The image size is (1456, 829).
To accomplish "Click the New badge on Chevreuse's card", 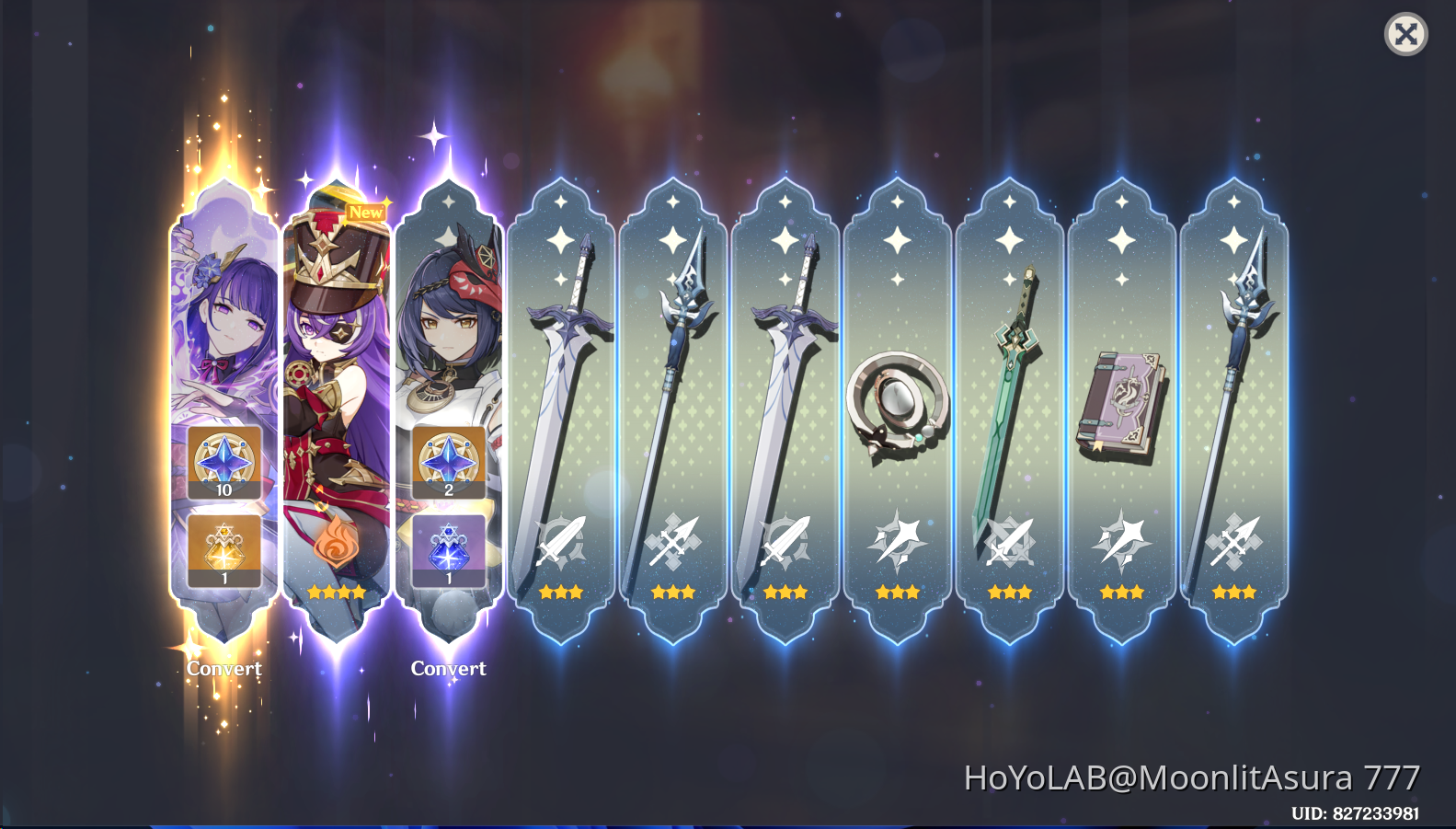I will click(x=367, y=213).
